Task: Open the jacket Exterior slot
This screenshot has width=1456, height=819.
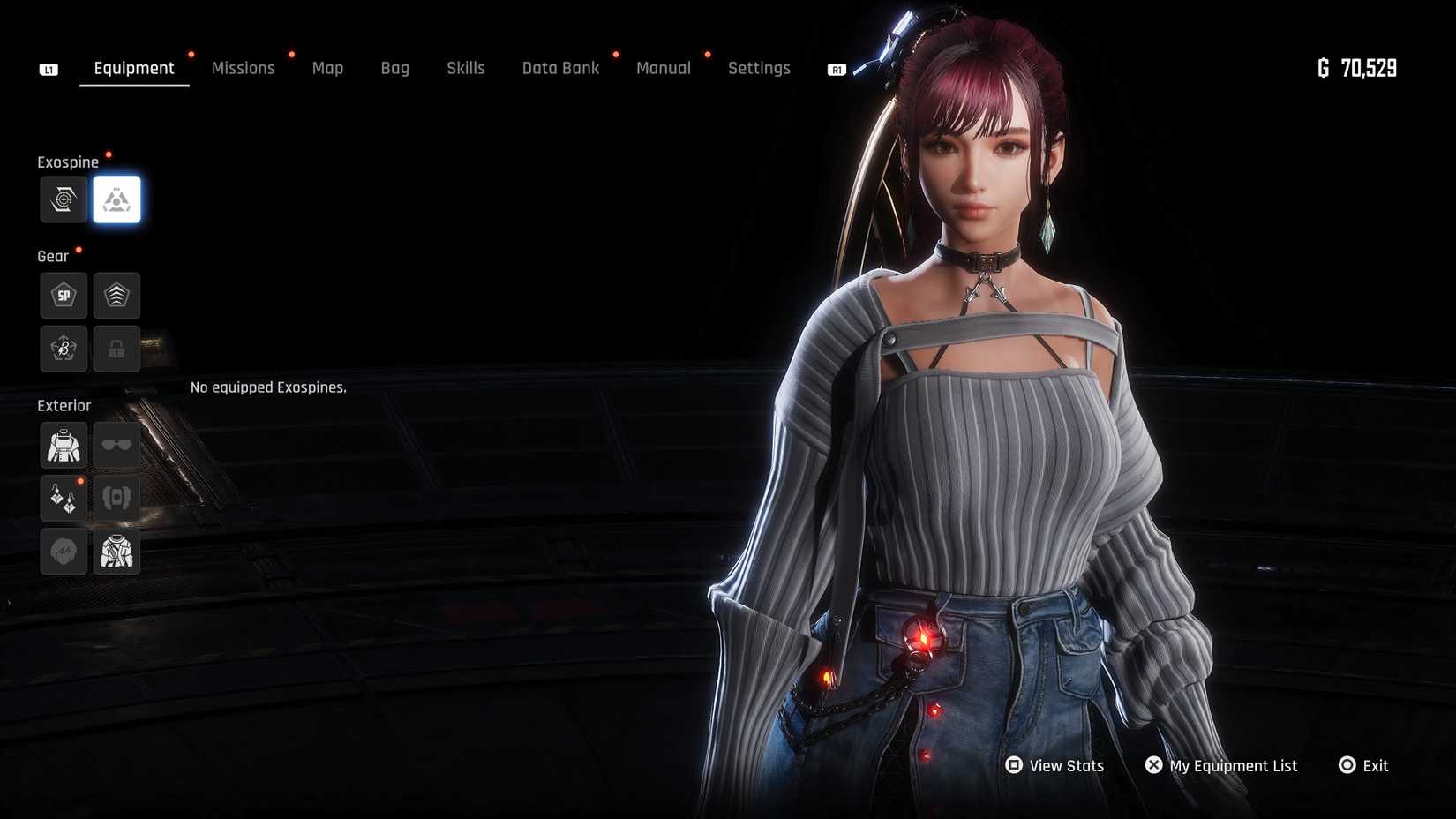Action: (x=116, y=552)
